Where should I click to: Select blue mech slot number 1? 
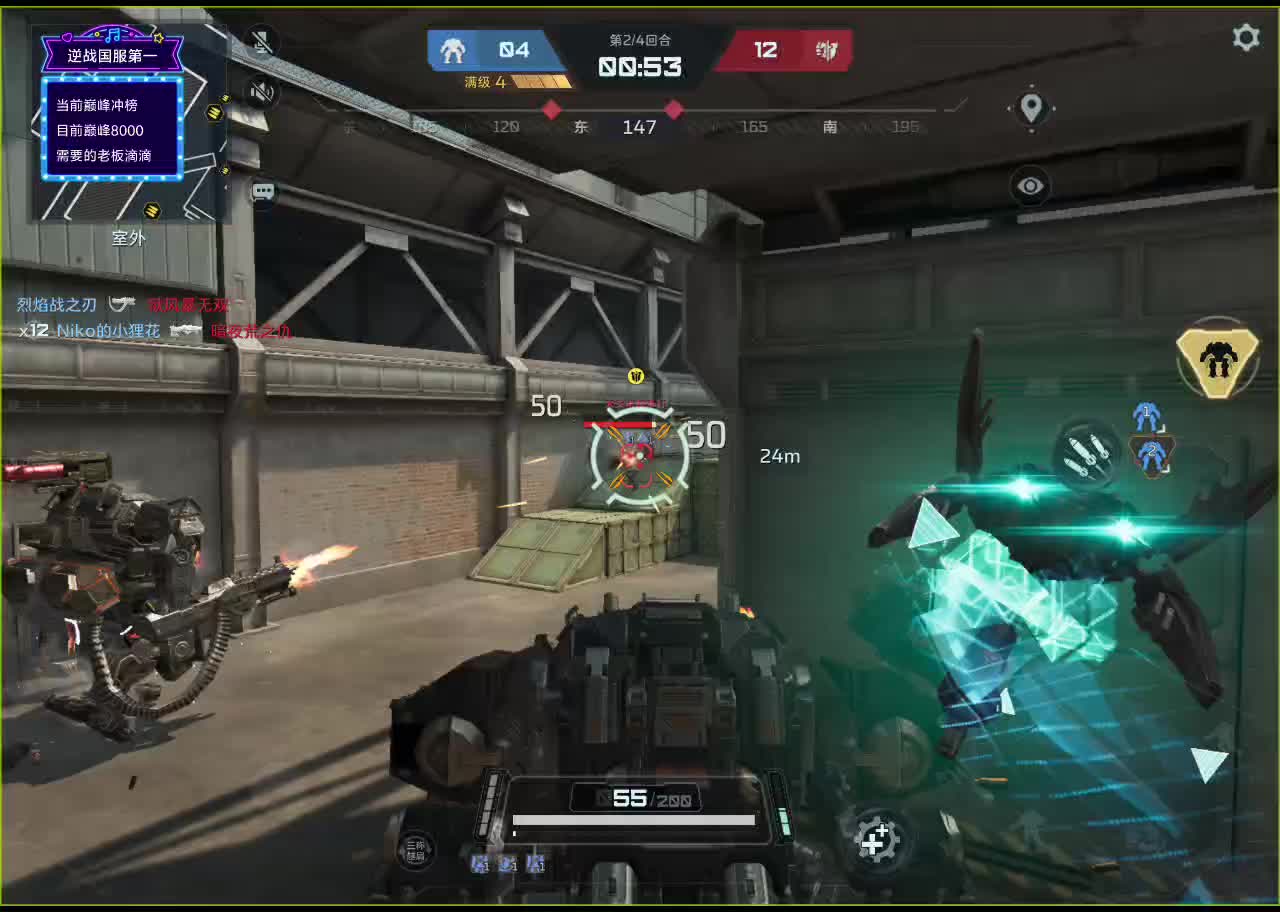1146,415
